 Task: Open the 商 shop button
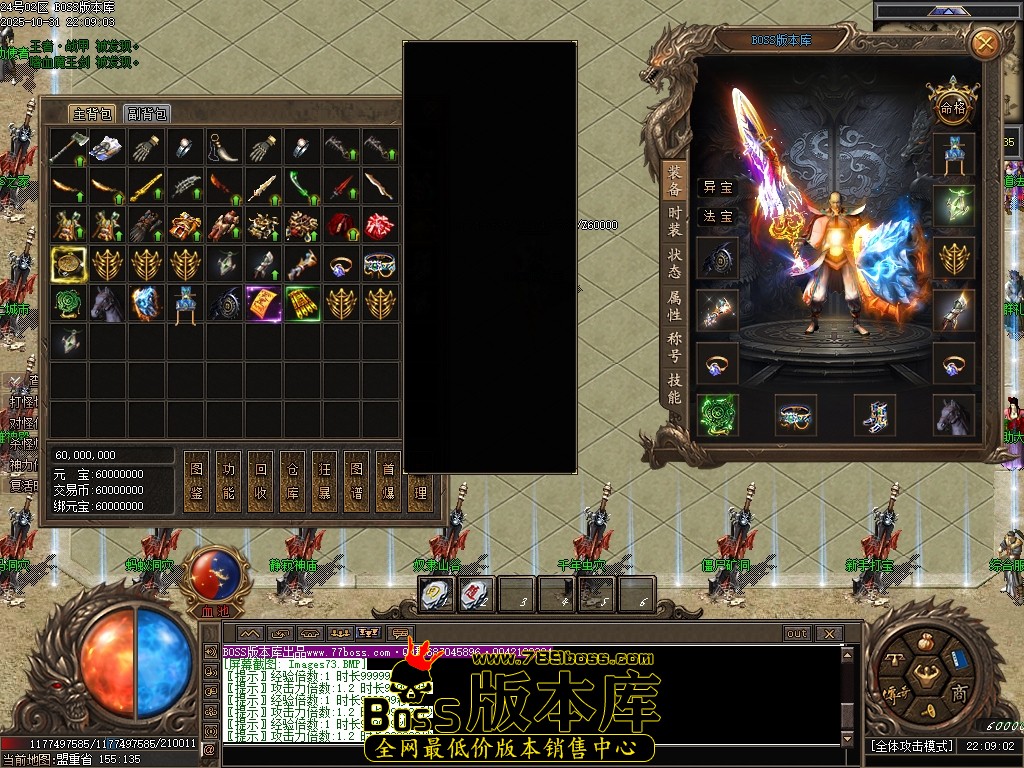click(959, 693)
